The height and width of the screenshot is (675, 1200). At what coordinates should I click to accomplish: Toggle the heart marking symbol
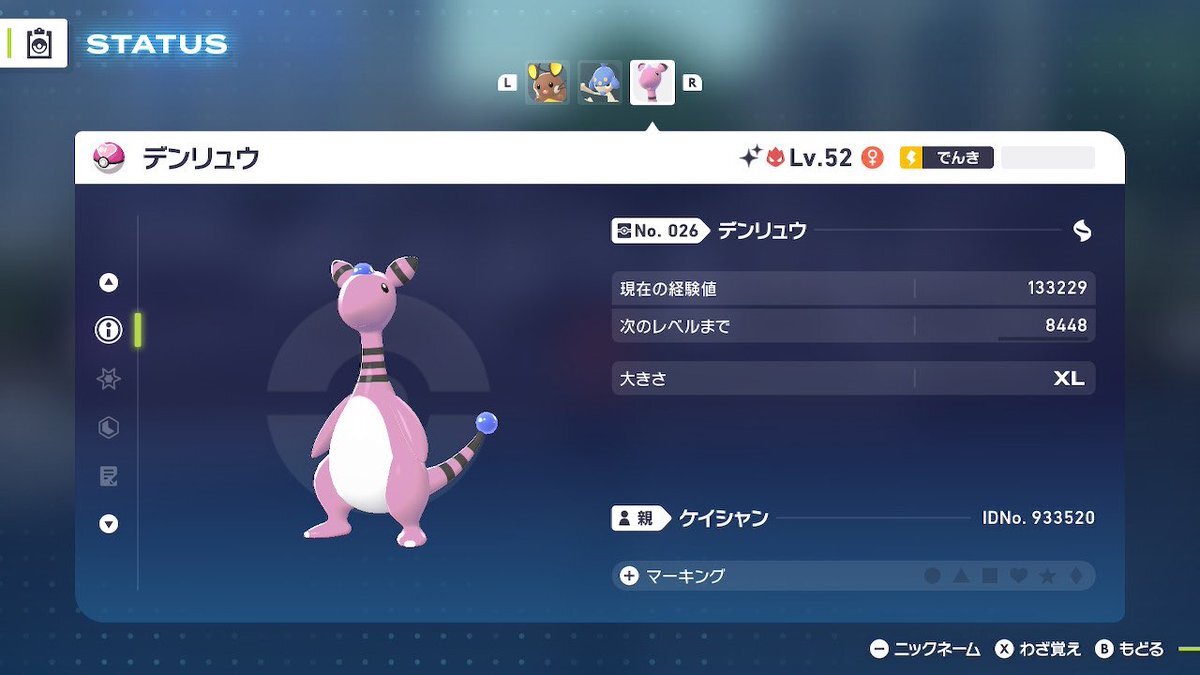click(x=1018, y=576)
